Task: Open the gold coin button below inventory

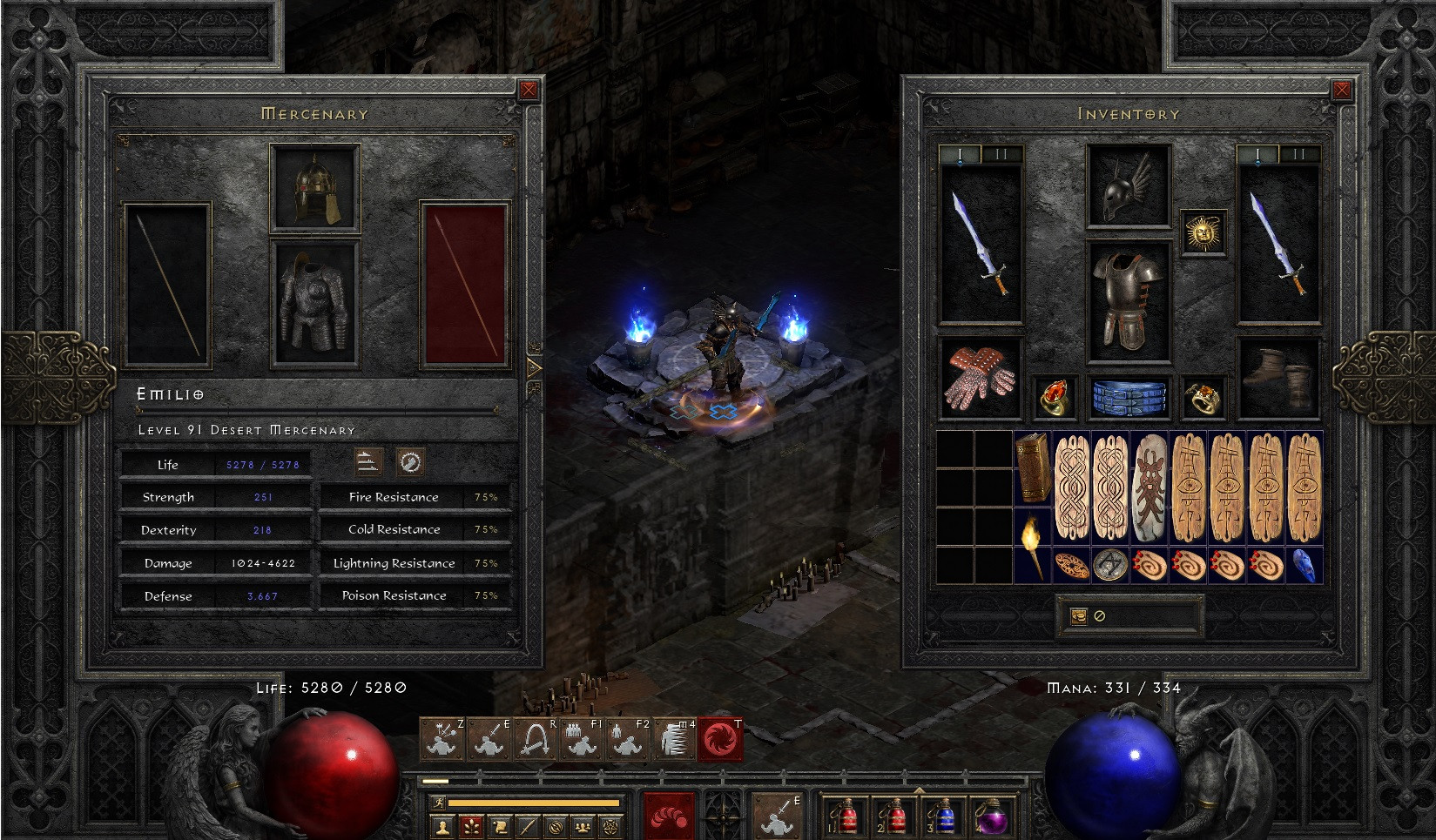Action: (1078, 616)
